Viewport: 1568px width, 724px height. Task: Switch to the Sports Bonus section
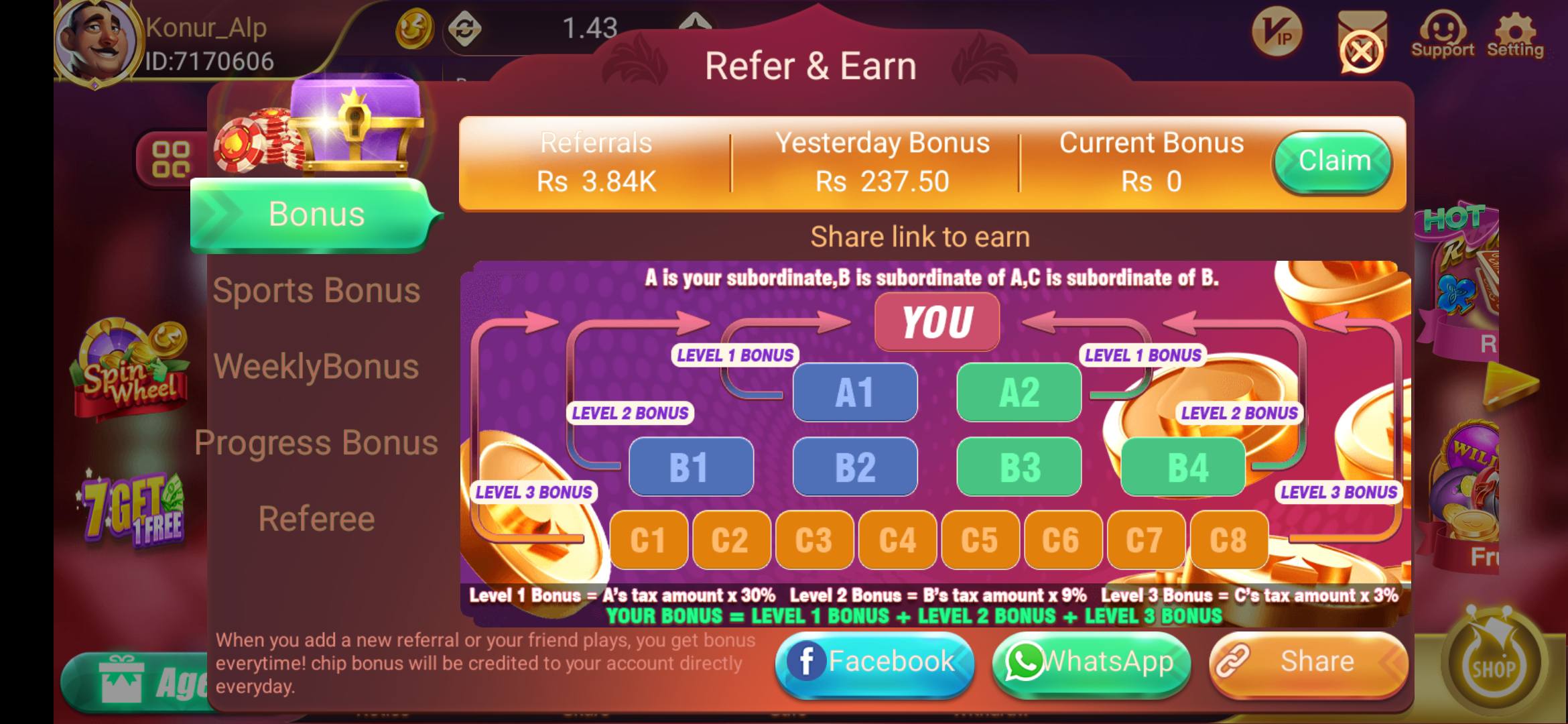click(x=316, y=290)
